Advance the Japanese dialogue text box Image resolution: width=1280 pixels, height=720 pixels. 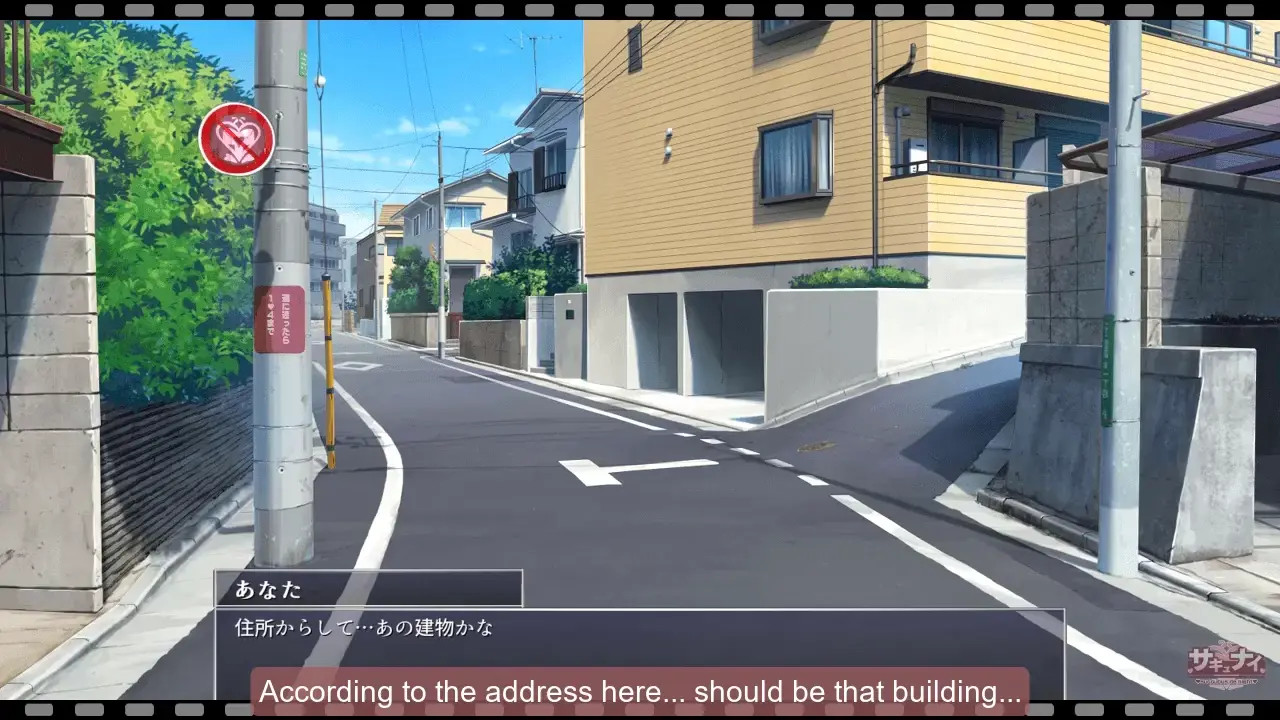[638, 638]
